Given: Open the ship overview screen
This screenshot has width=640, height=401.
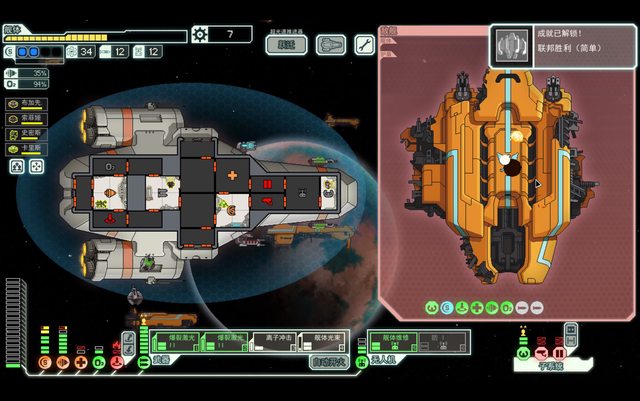Looking at the screenshot, I should click(x=331, y=44).
